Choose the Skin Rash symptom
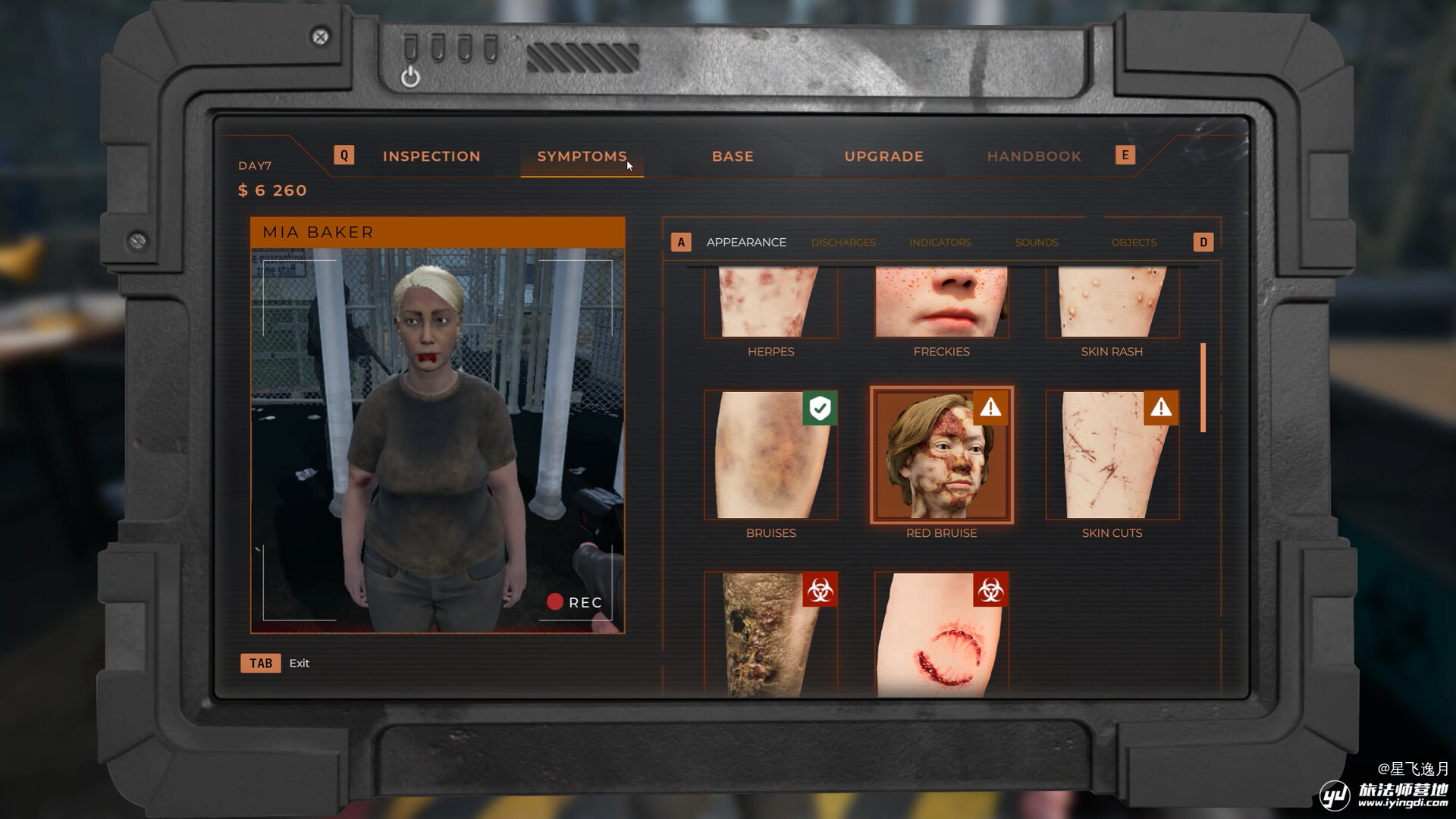Viewport: 1456px width, 819px height. [1112, 303]
